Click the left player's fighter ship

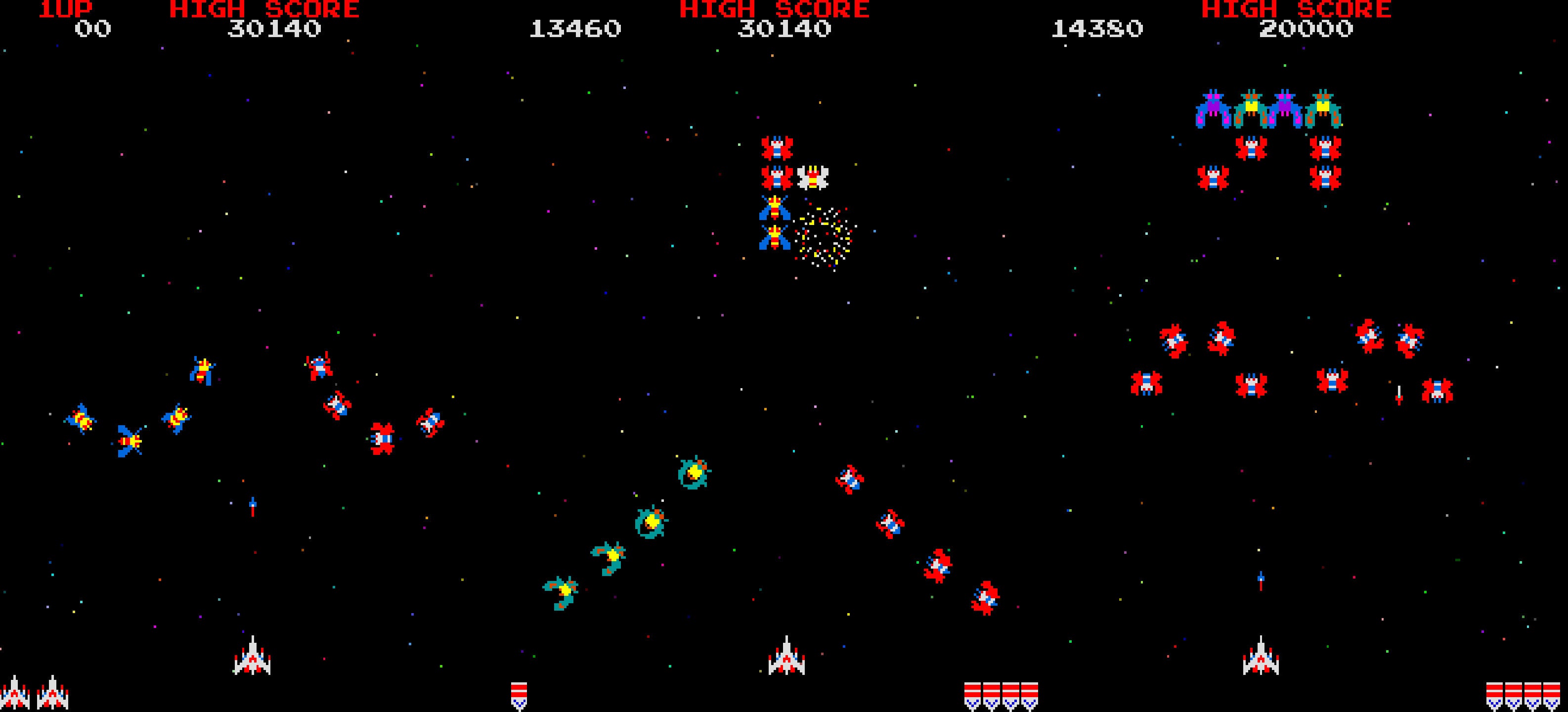[253, 661]
